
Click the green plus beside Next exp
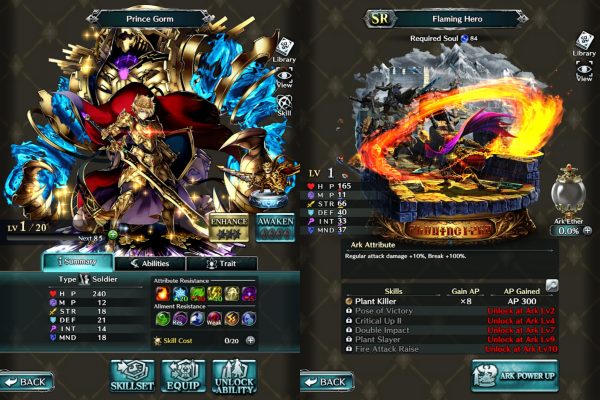(114, 234)
